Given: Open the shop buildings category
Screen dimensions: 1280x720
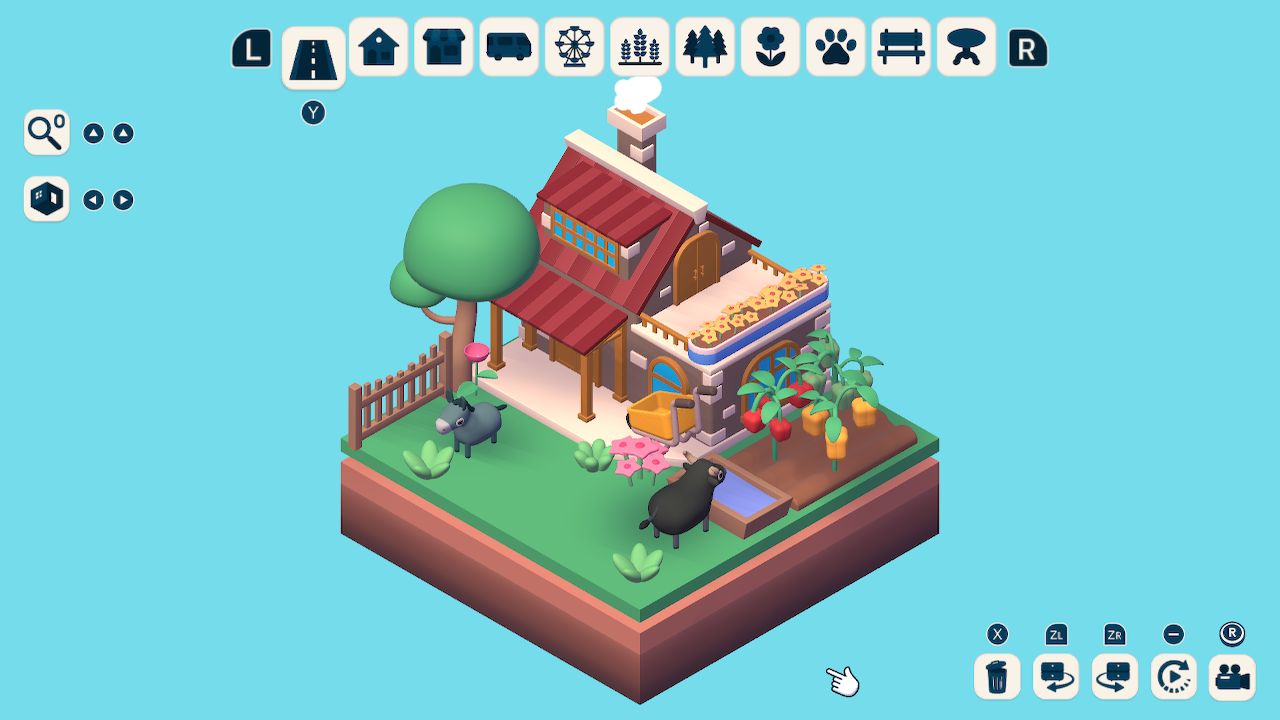Looking at the screenshot, I should (x=443, y=46).
